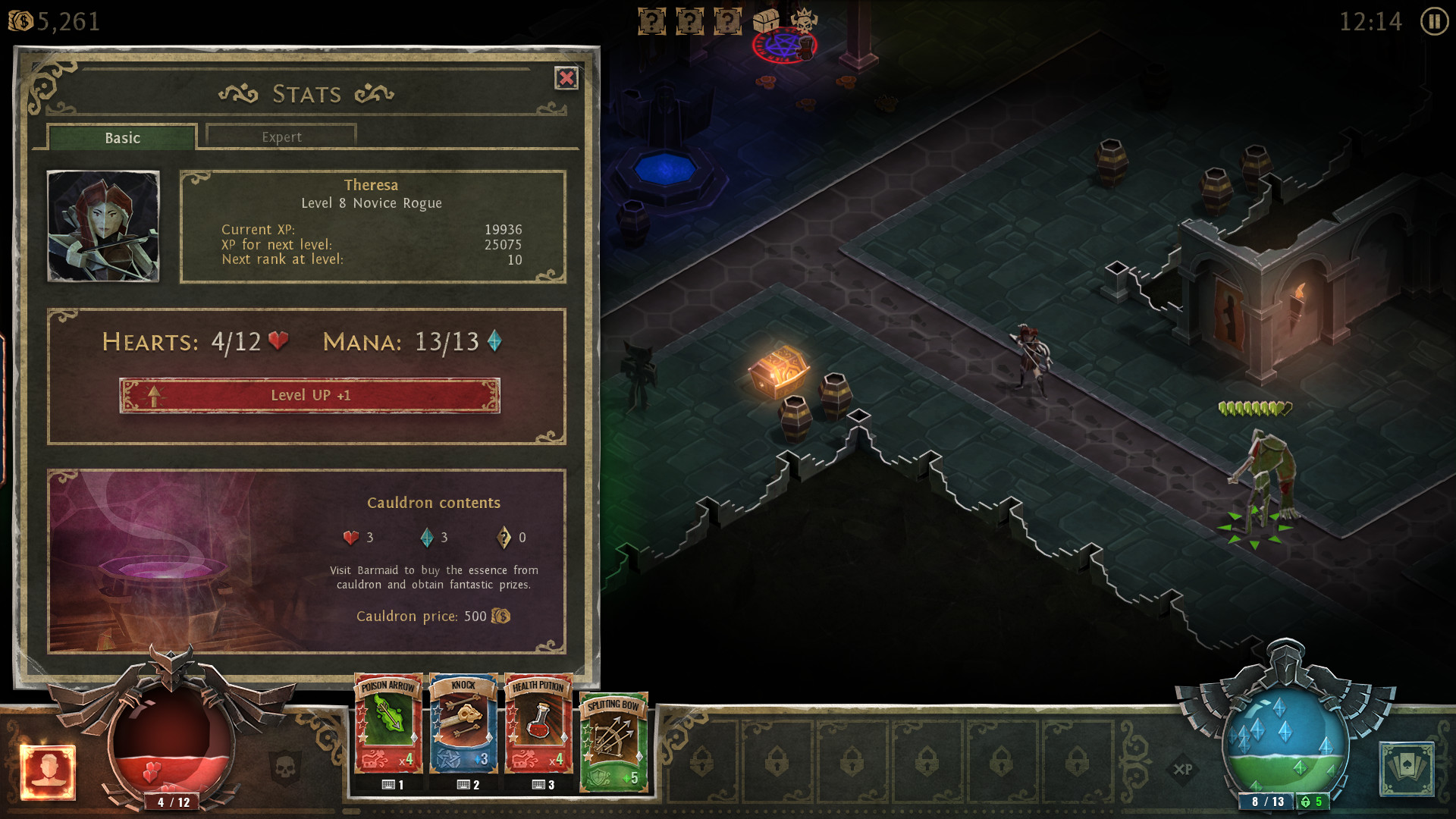Screen dimensions: 1456x819
Task: Click the gold coin counter icon
Action: (x=19, y=21)
